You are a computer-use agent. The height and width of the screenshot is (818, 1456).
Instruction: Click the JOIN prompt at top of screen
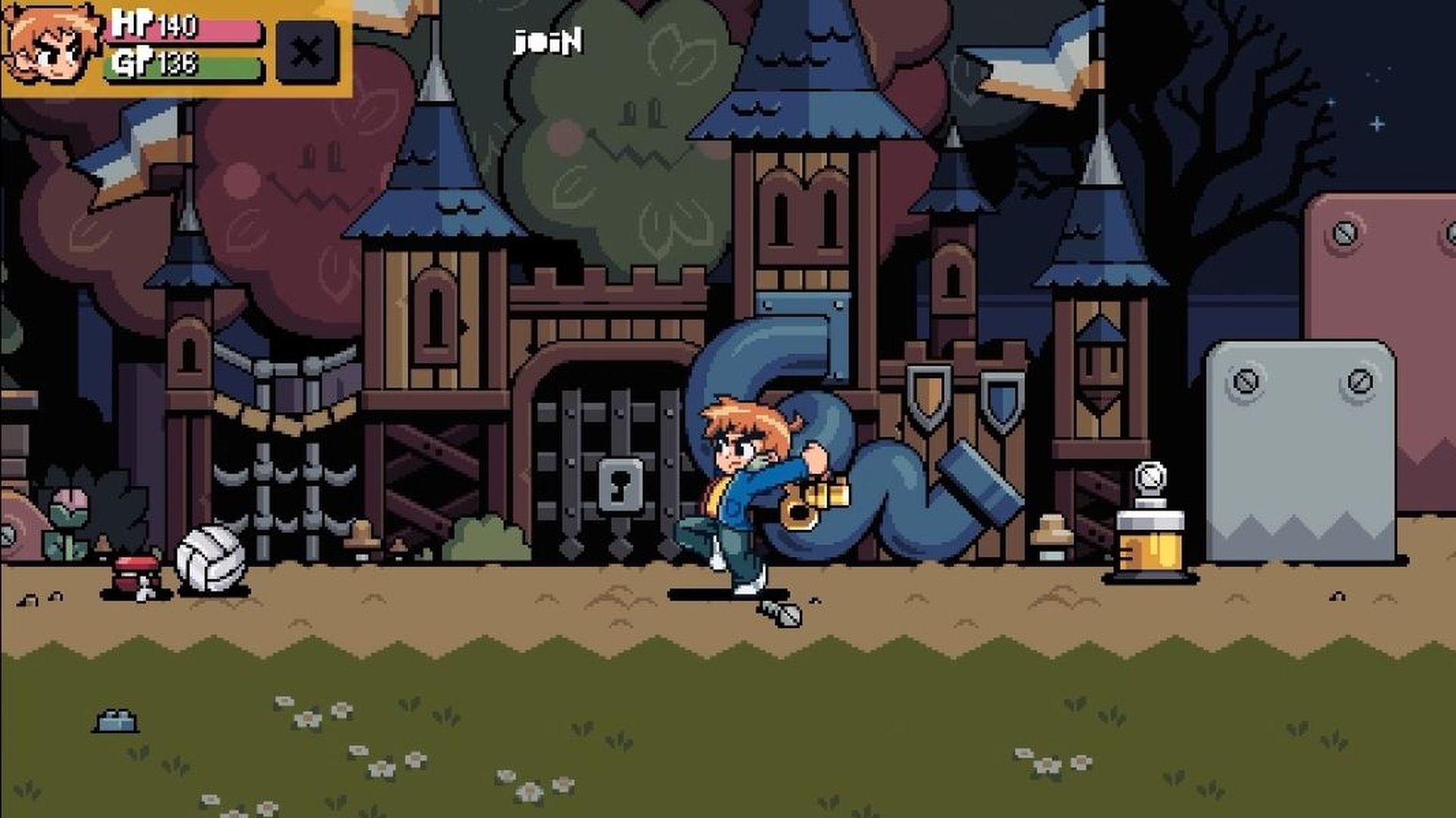(x=547, y=44)
